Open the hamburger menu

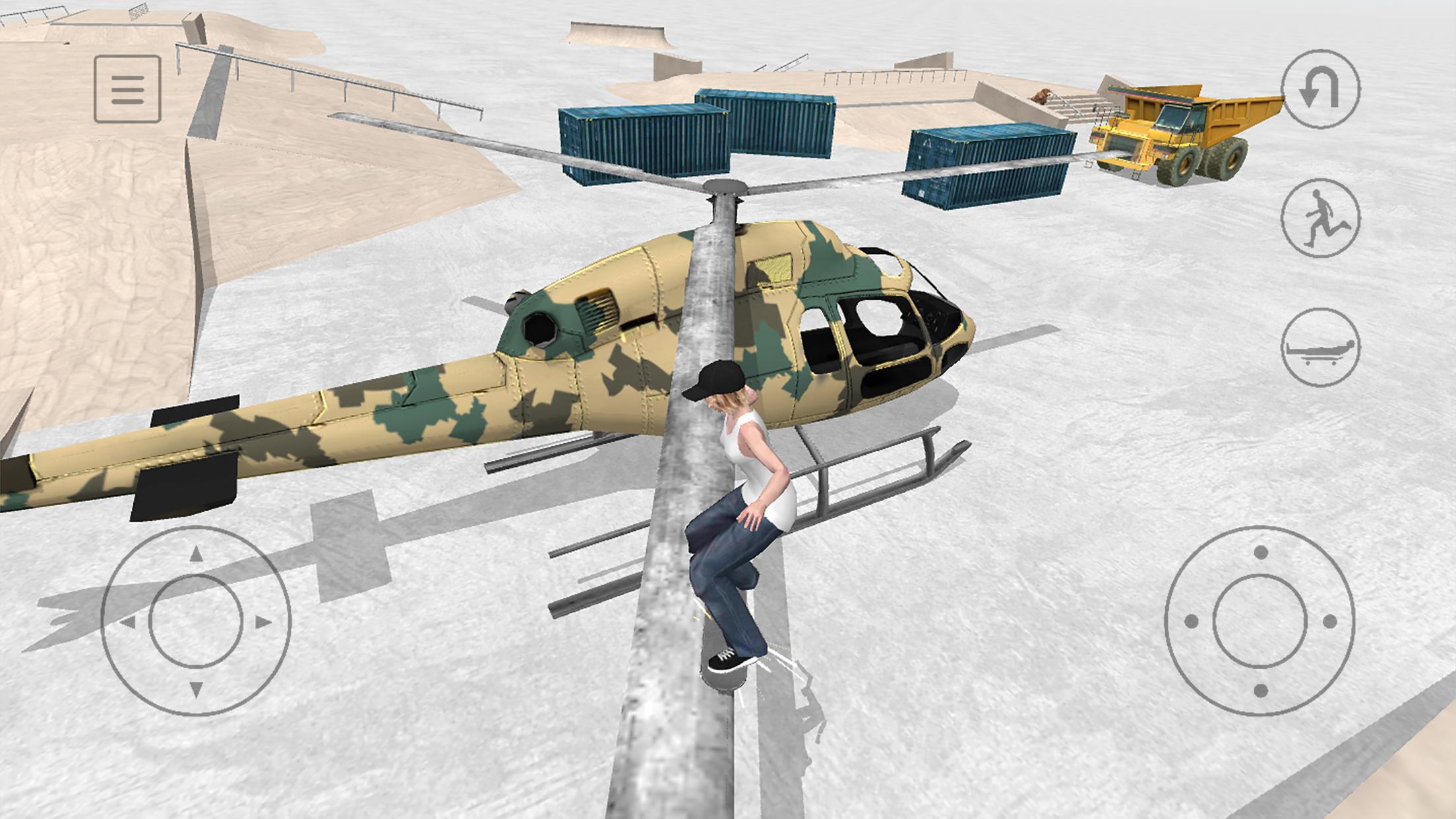click(129, 89)
